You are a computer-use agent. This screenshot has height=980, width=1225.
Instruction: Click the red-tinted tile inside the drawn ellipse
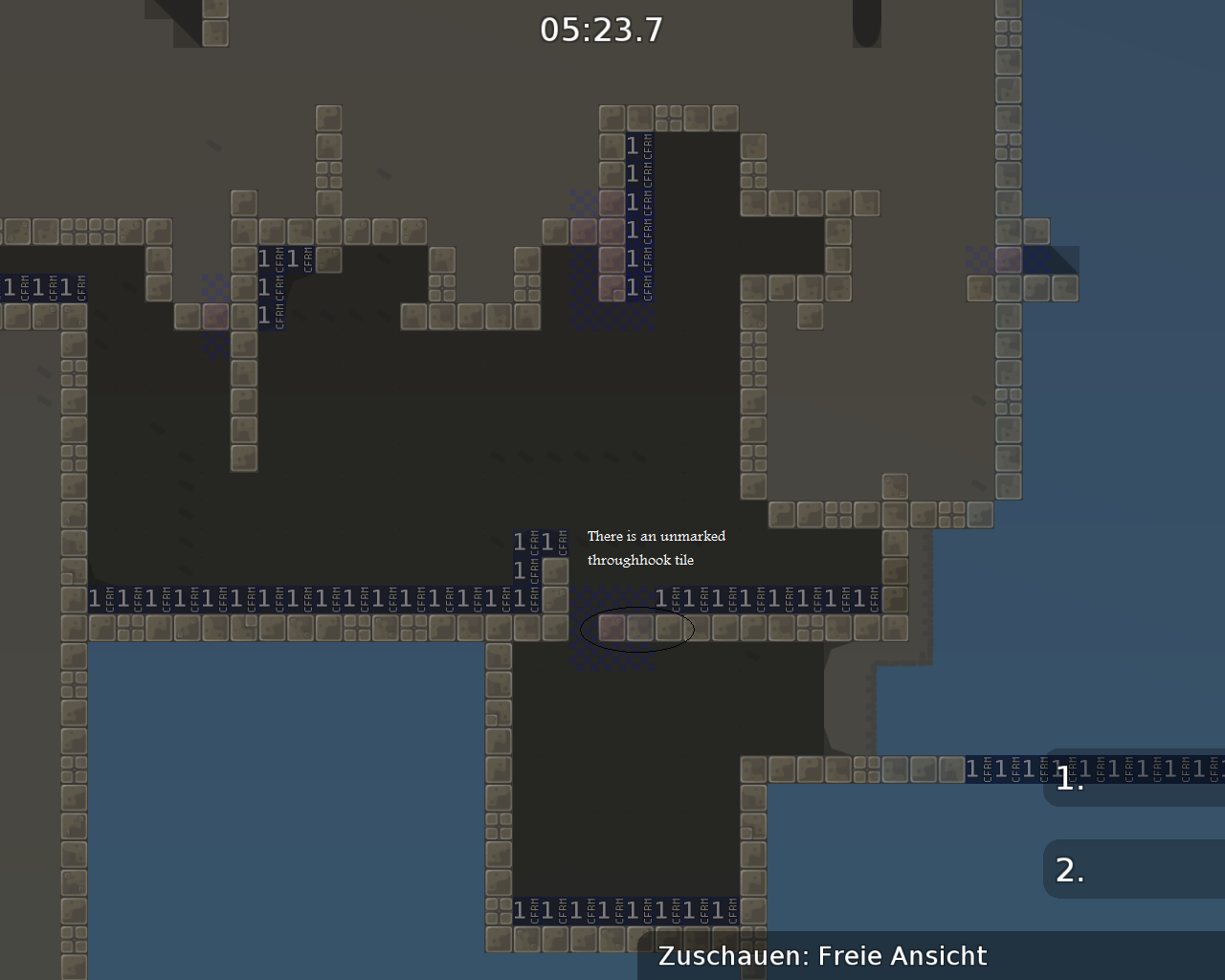pyautogui.click(x=611, y=629)
